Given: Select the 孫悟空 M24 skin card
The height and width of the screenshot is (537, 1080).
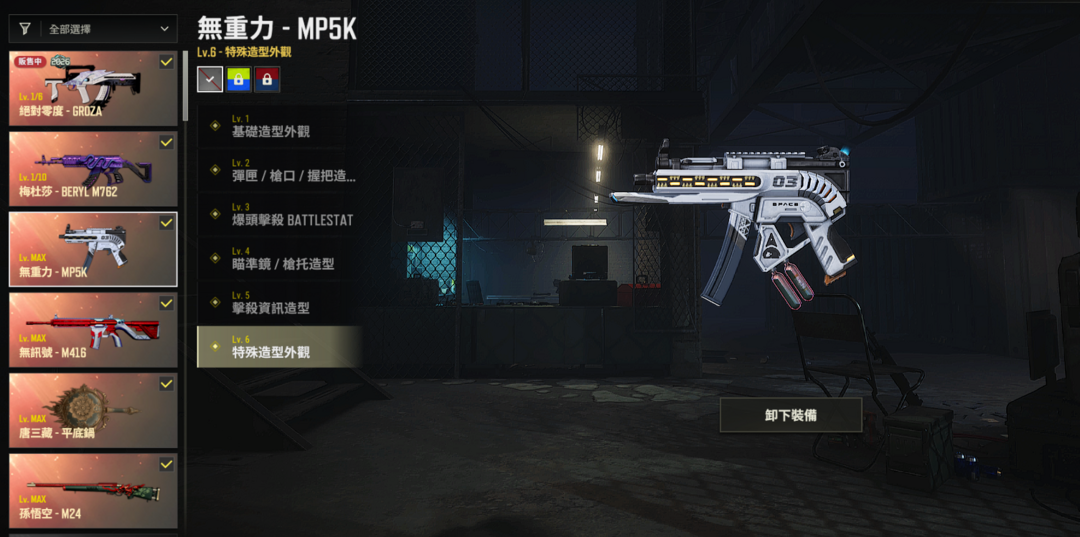Looking at the screenshot, I should click(x=92, y=490).
